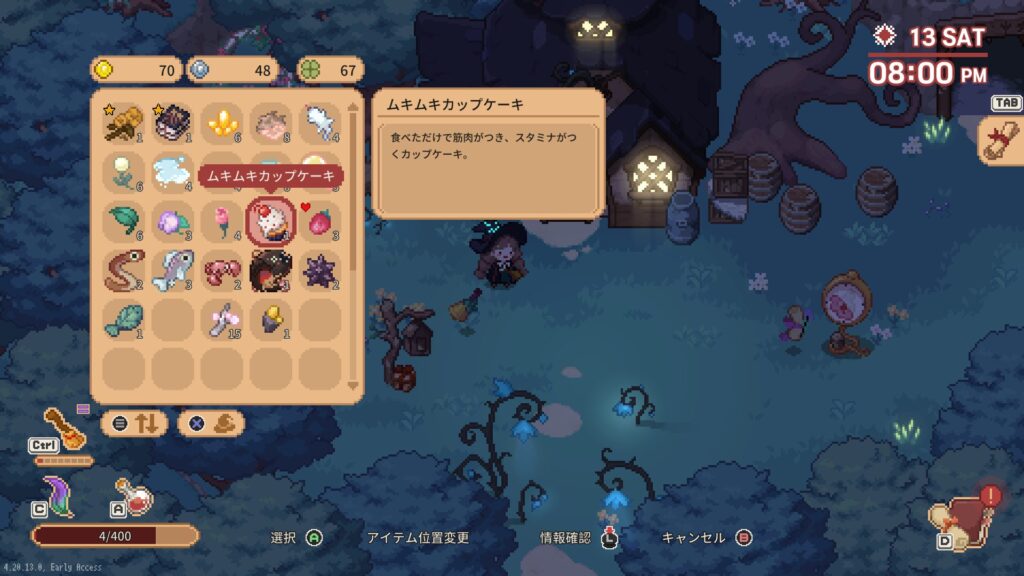Select the starred dark spellbook slot
Screen dimensions: 1024x576
173,123
